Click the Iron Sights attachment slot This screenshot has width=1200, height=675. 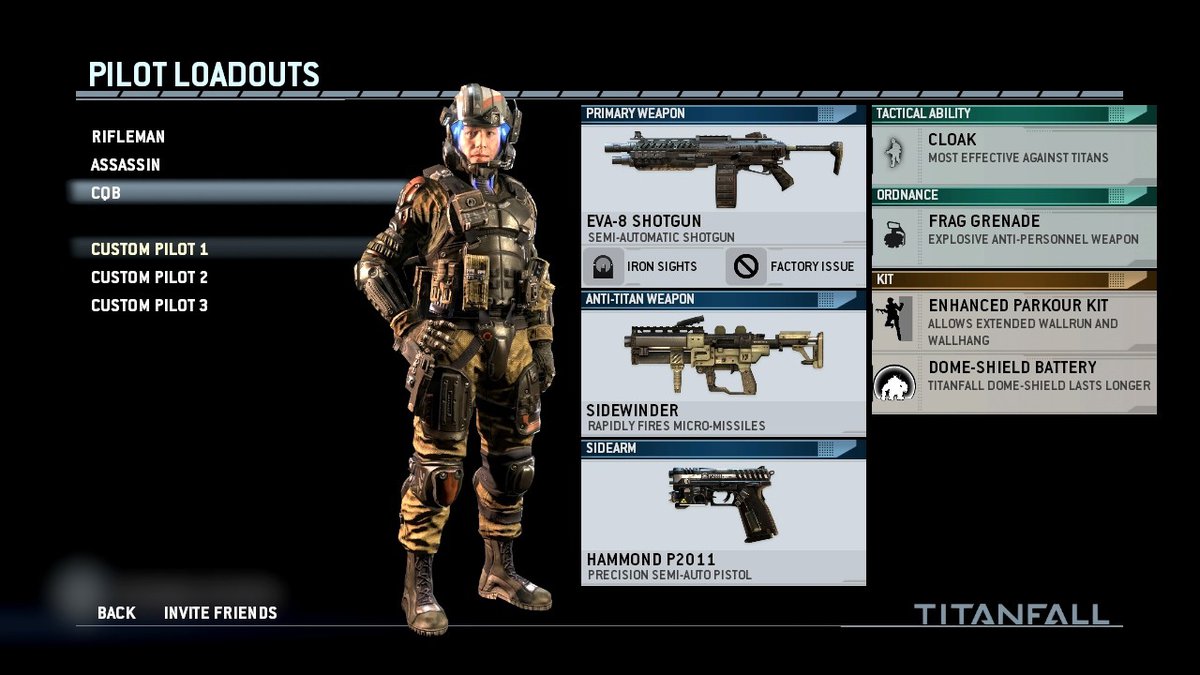click(x=651, y=267)
